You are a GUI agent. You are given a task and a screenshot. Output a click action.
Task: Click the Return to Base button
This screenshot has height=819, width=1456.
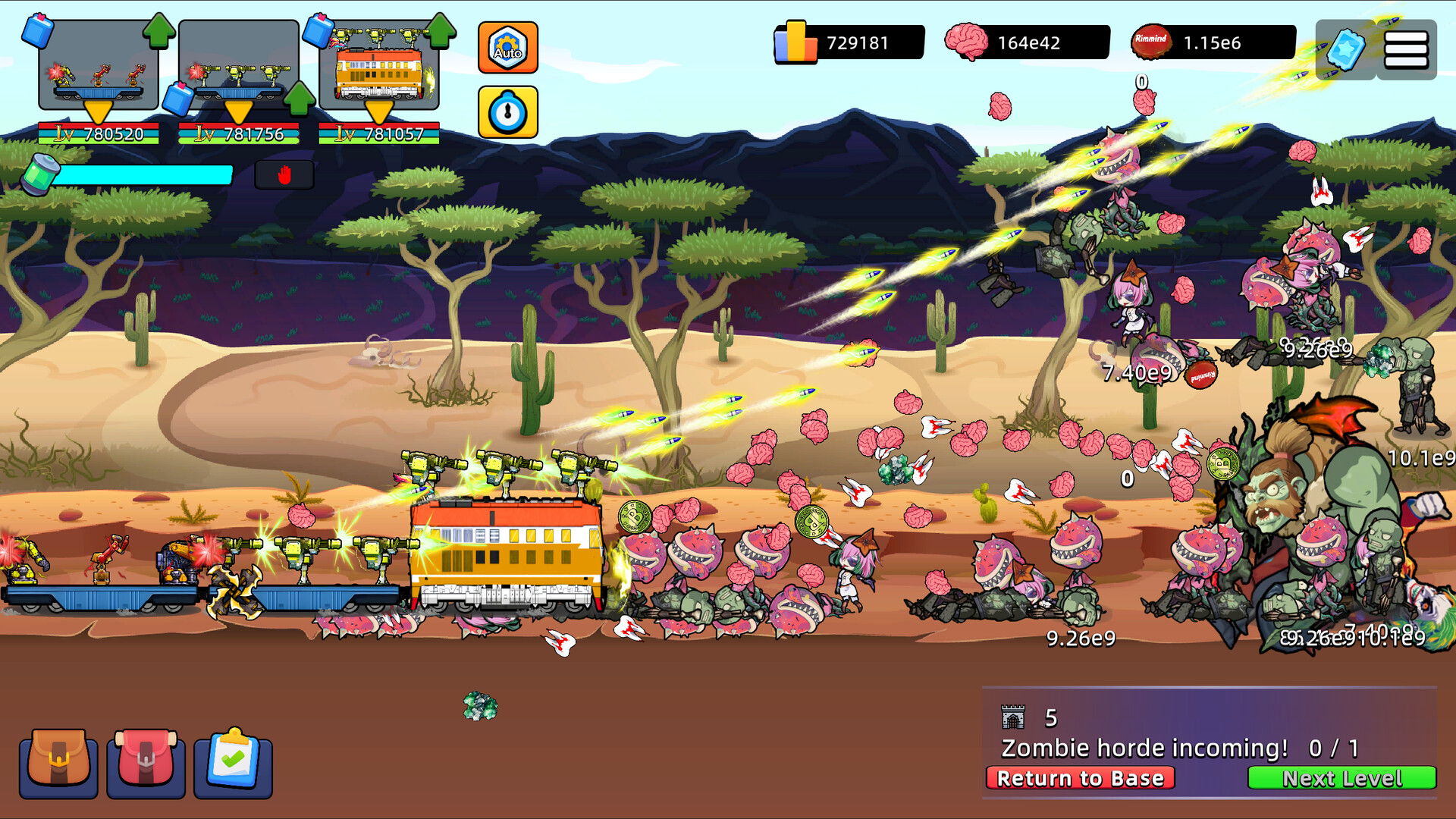tap(1080, 778)
